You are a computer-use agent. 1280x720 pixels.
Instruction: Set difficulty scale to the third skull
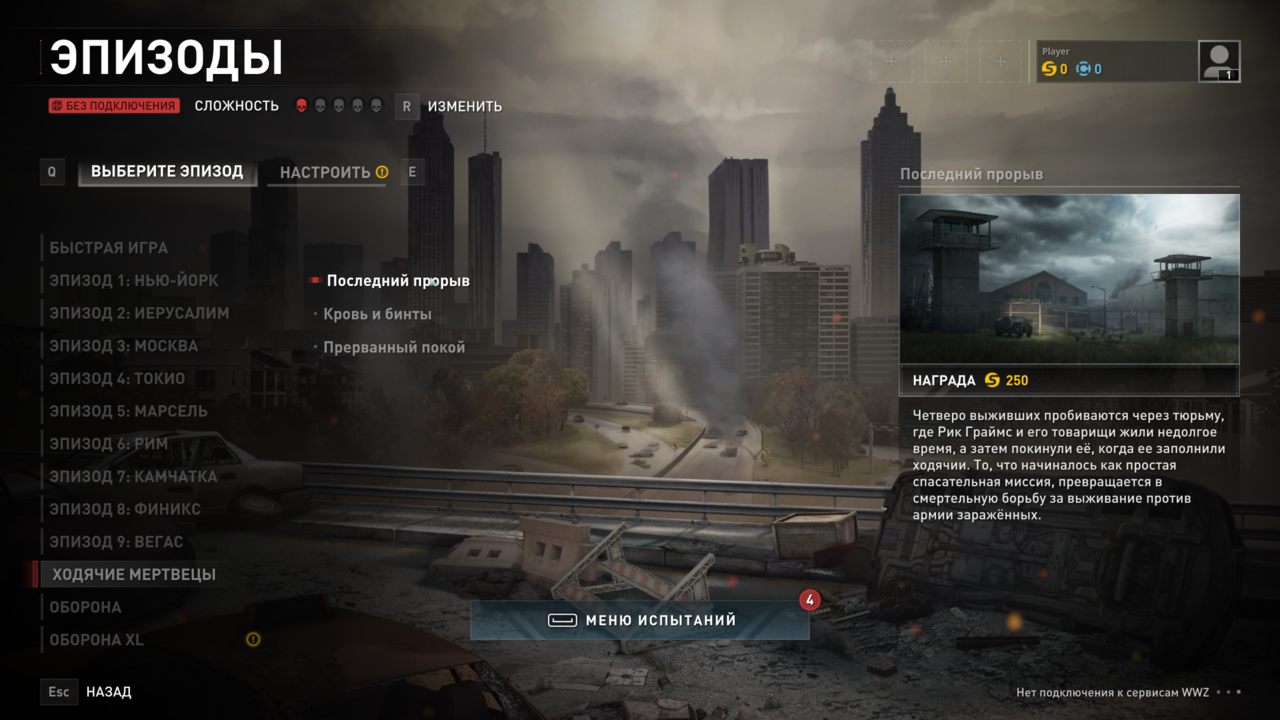pyautogui.click(x=337, y=103)
